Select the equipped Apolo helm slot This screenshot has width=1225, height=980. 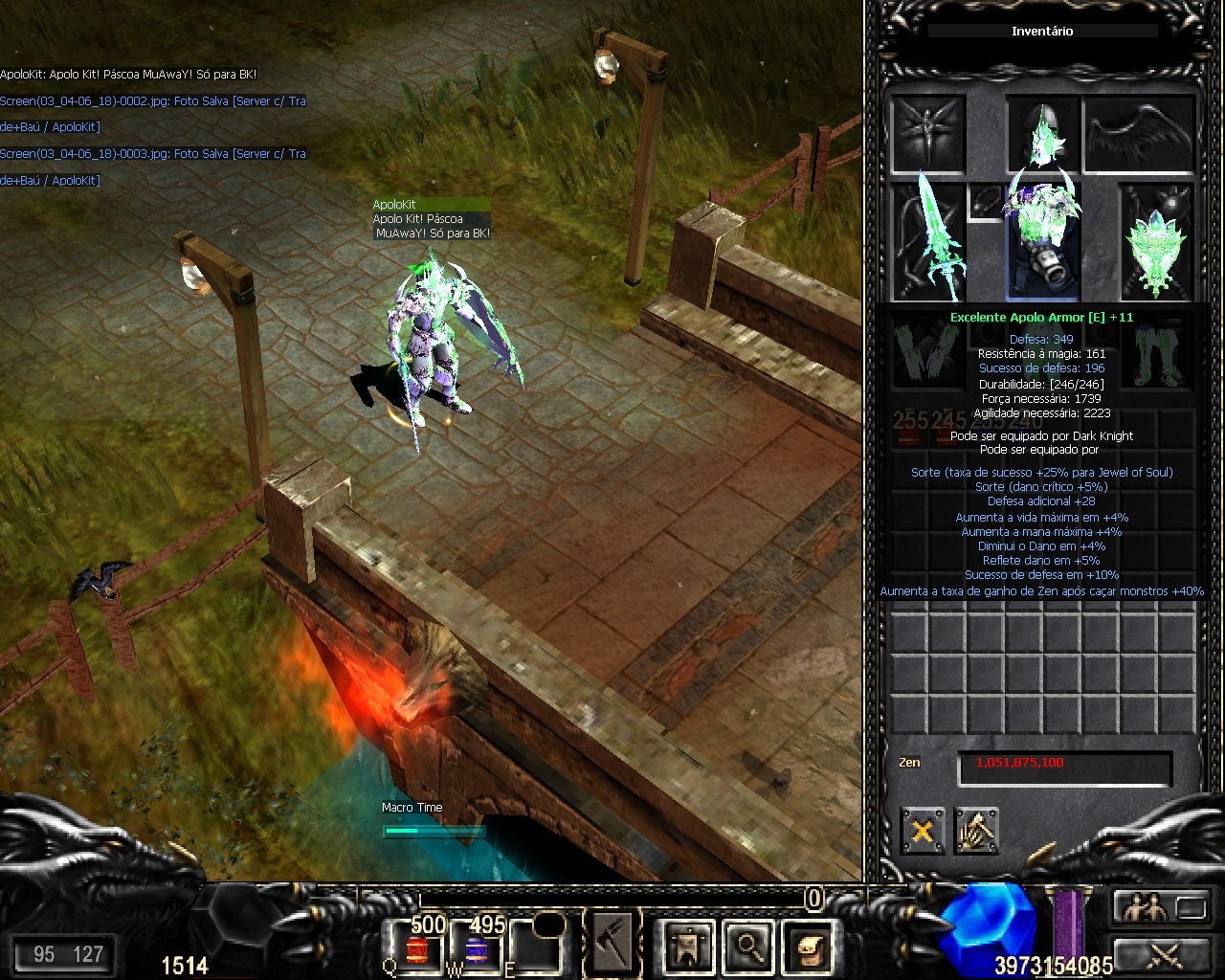tap(1042, 132)
